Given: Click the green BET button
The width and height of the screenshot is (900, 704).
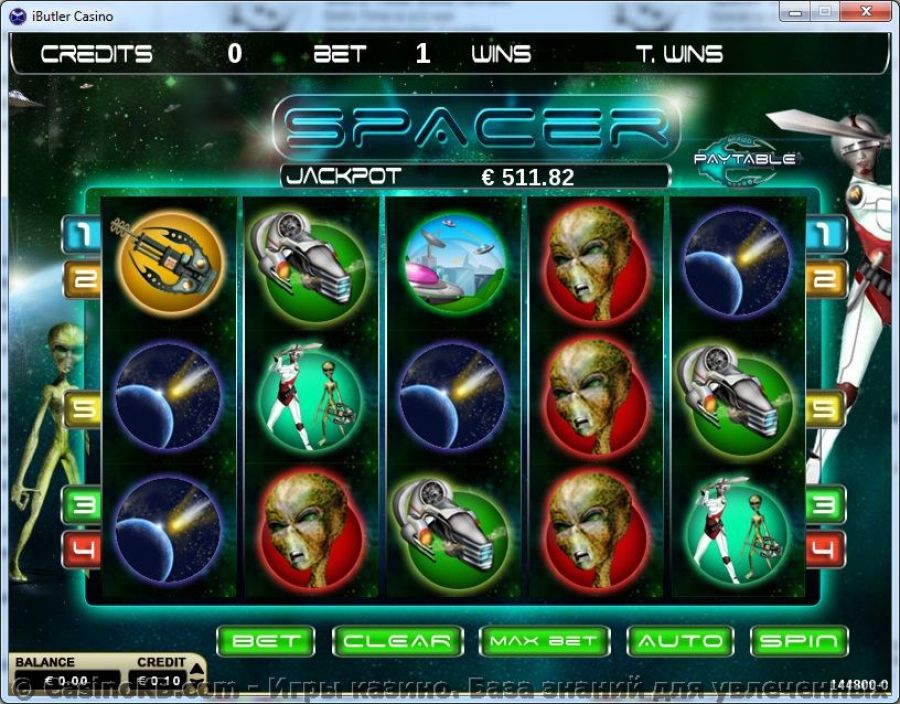Looking at the screenshot, I should [265, 641].
